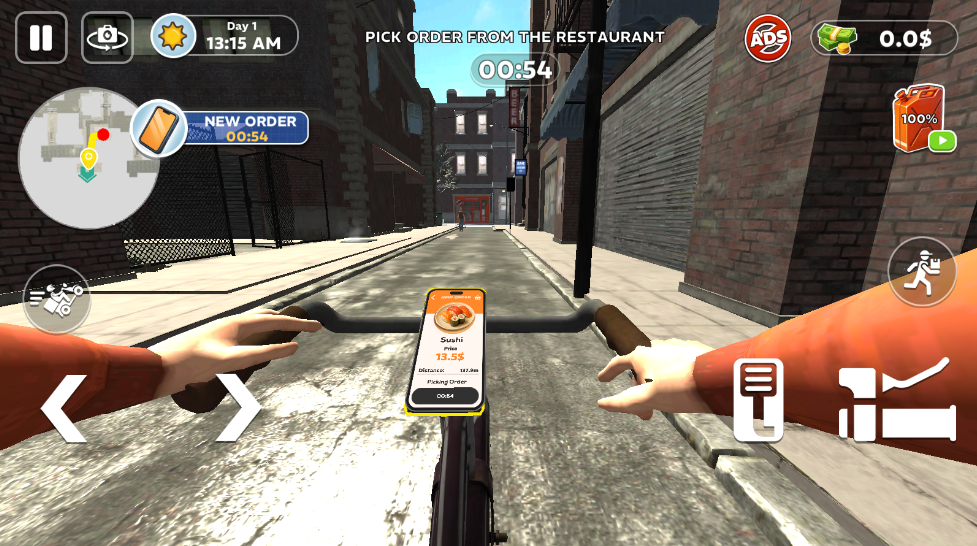Refill fuel with the gas can
This screenshot has height=546, width=977.
tap(920, 119)
